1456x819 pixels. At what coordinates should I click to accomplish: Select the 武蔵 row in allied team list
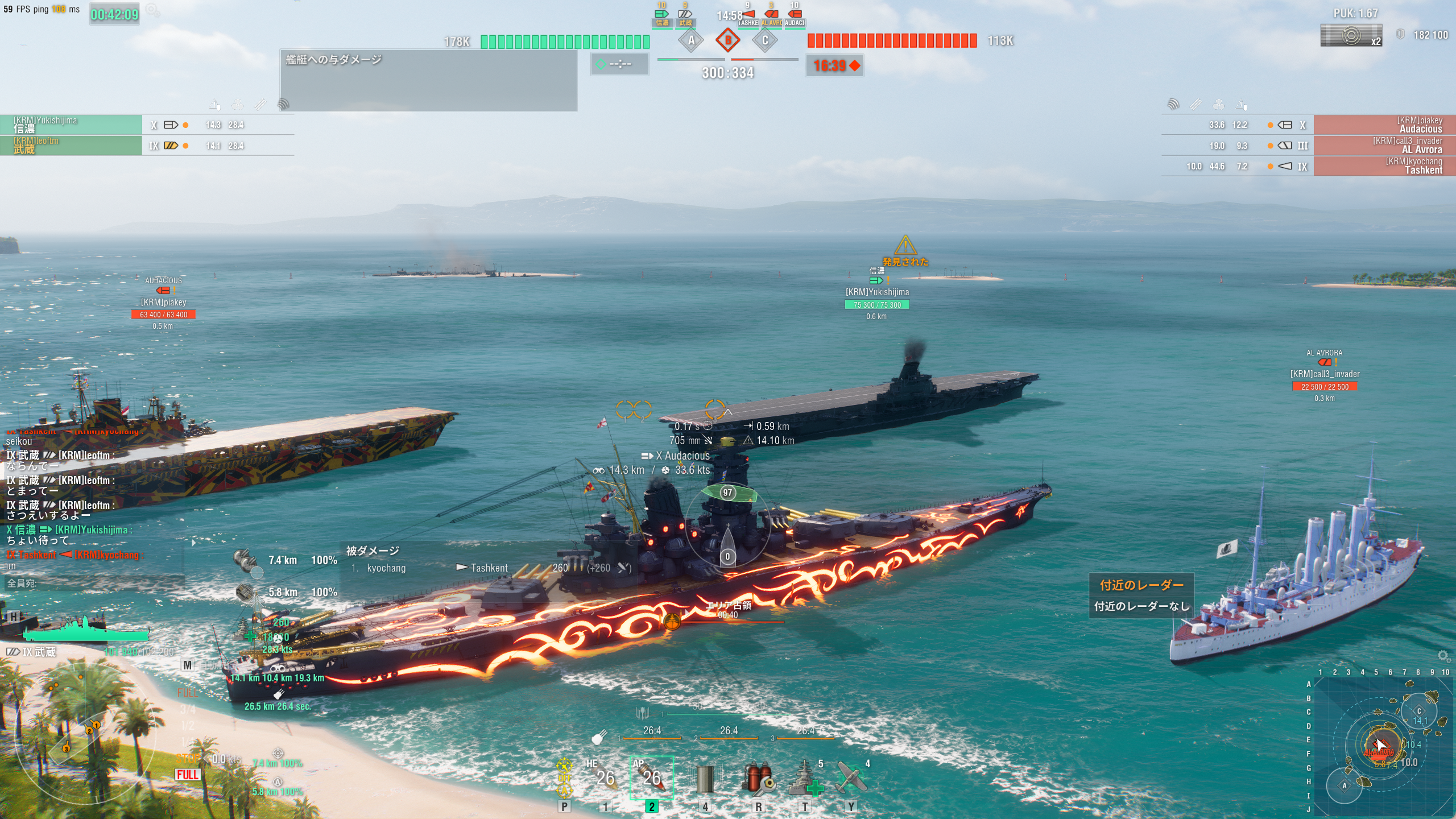pos(71,145)
